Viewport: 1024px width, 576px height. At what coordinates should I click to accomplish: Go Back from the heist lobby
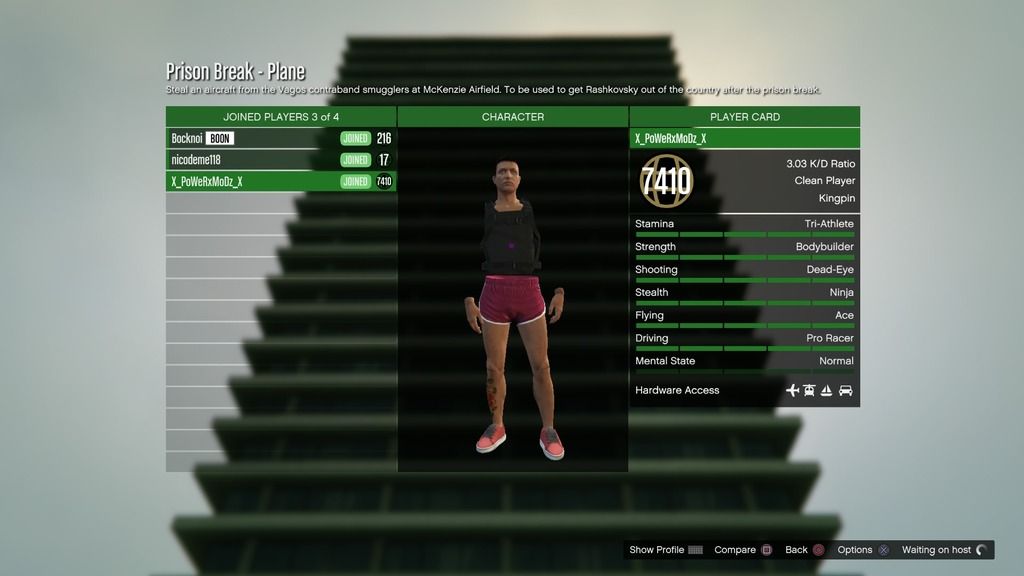point(804,550)
